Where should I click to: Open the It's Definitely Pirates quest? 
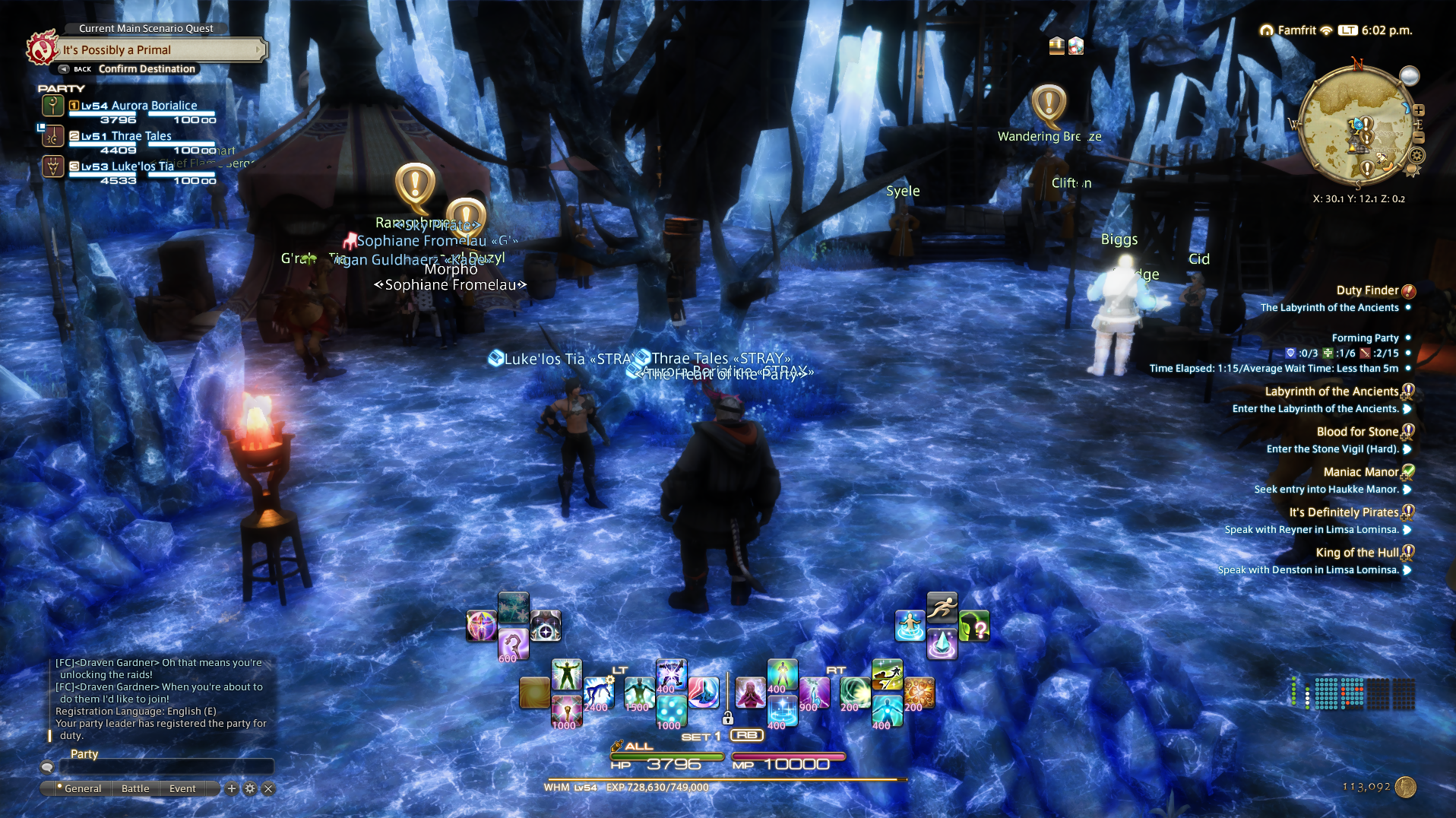tap(1344, 512)
